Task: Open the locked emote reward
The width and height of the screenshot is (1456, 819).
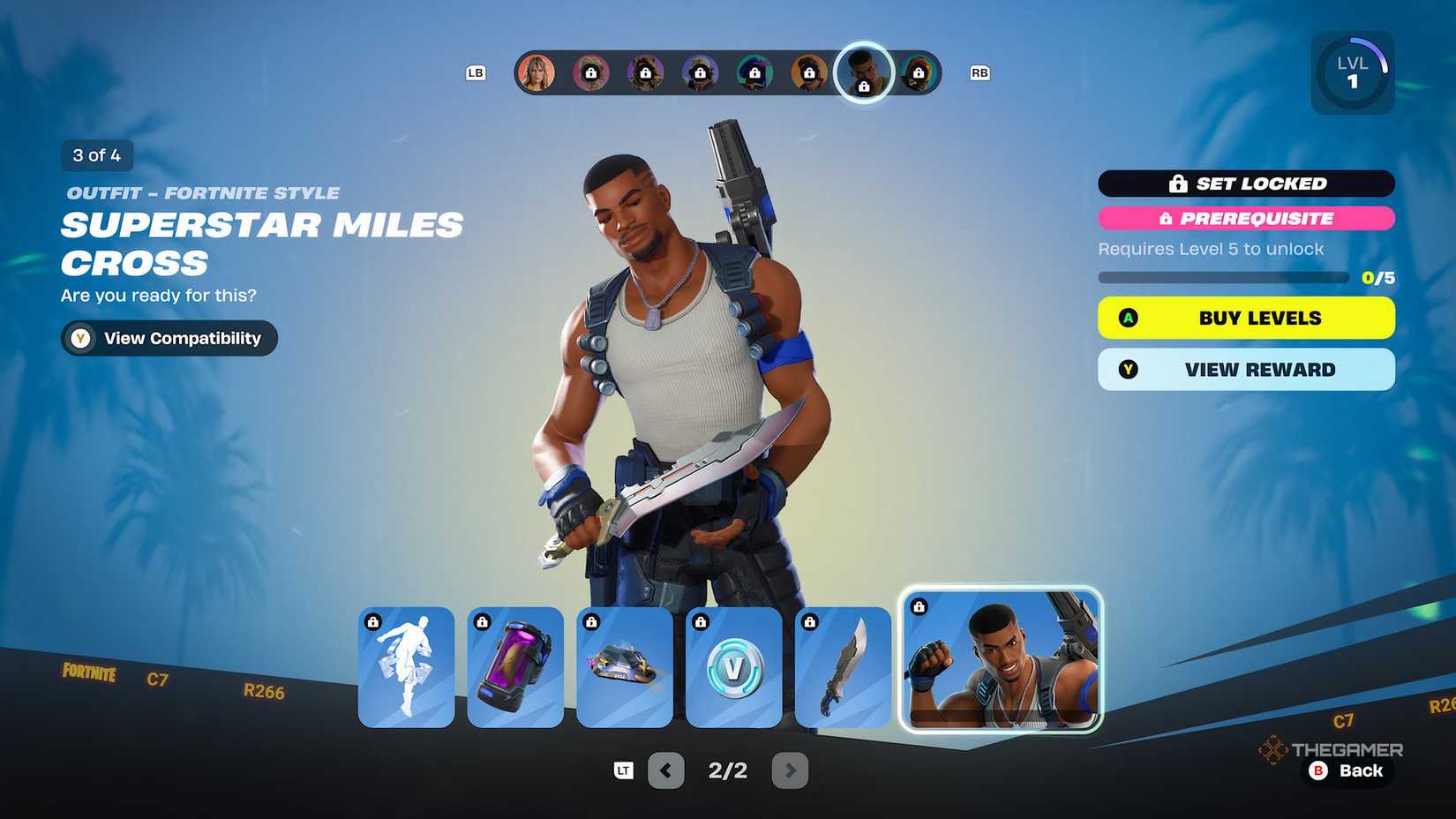Action: [x=407, y=666]
